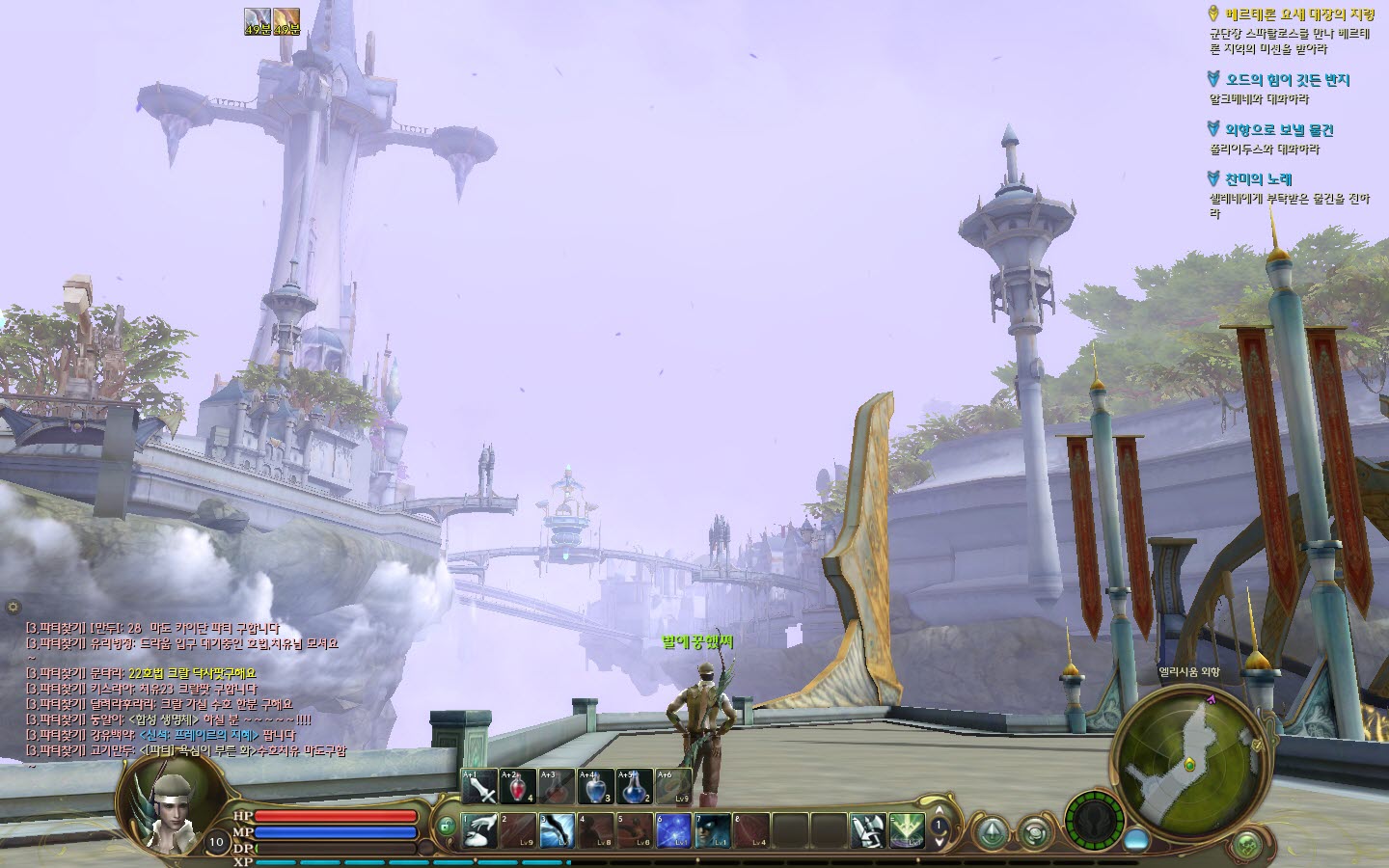Use the red health potion in slot A+2
Viewport: 1389px width, 868px height.
(518, 787)
